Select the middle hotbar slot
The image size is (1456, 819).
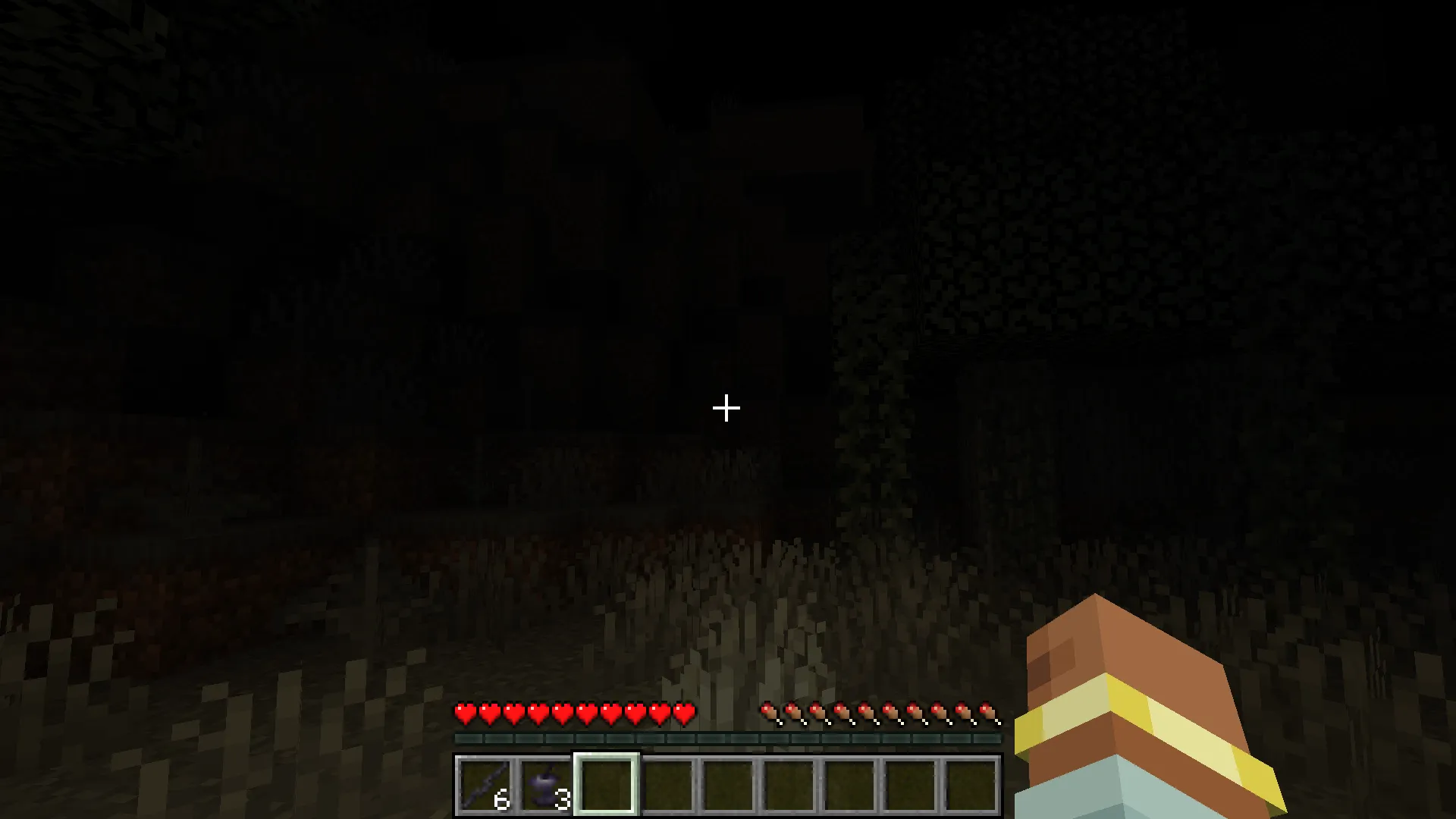(x=728, y=785)
